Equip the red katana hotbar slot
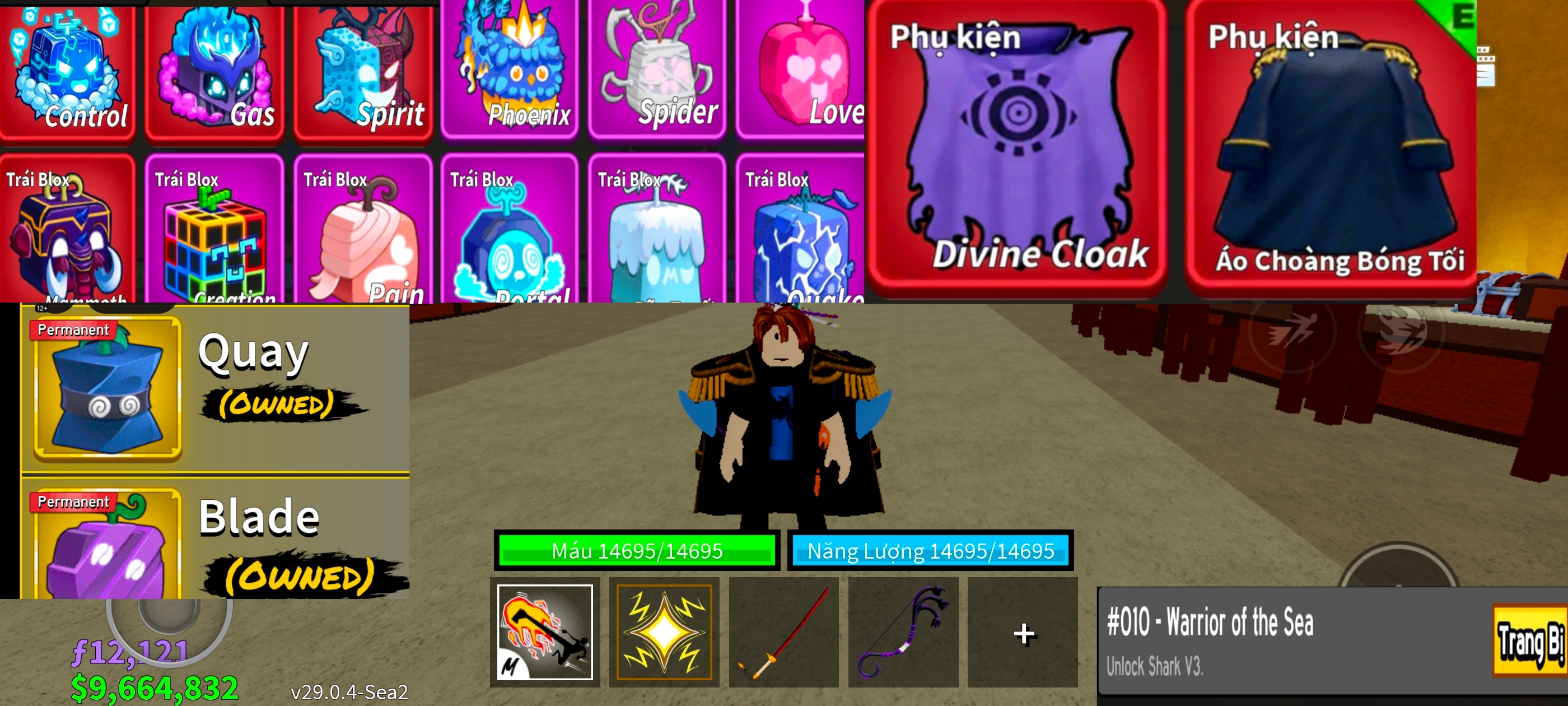 pos(783,632)
